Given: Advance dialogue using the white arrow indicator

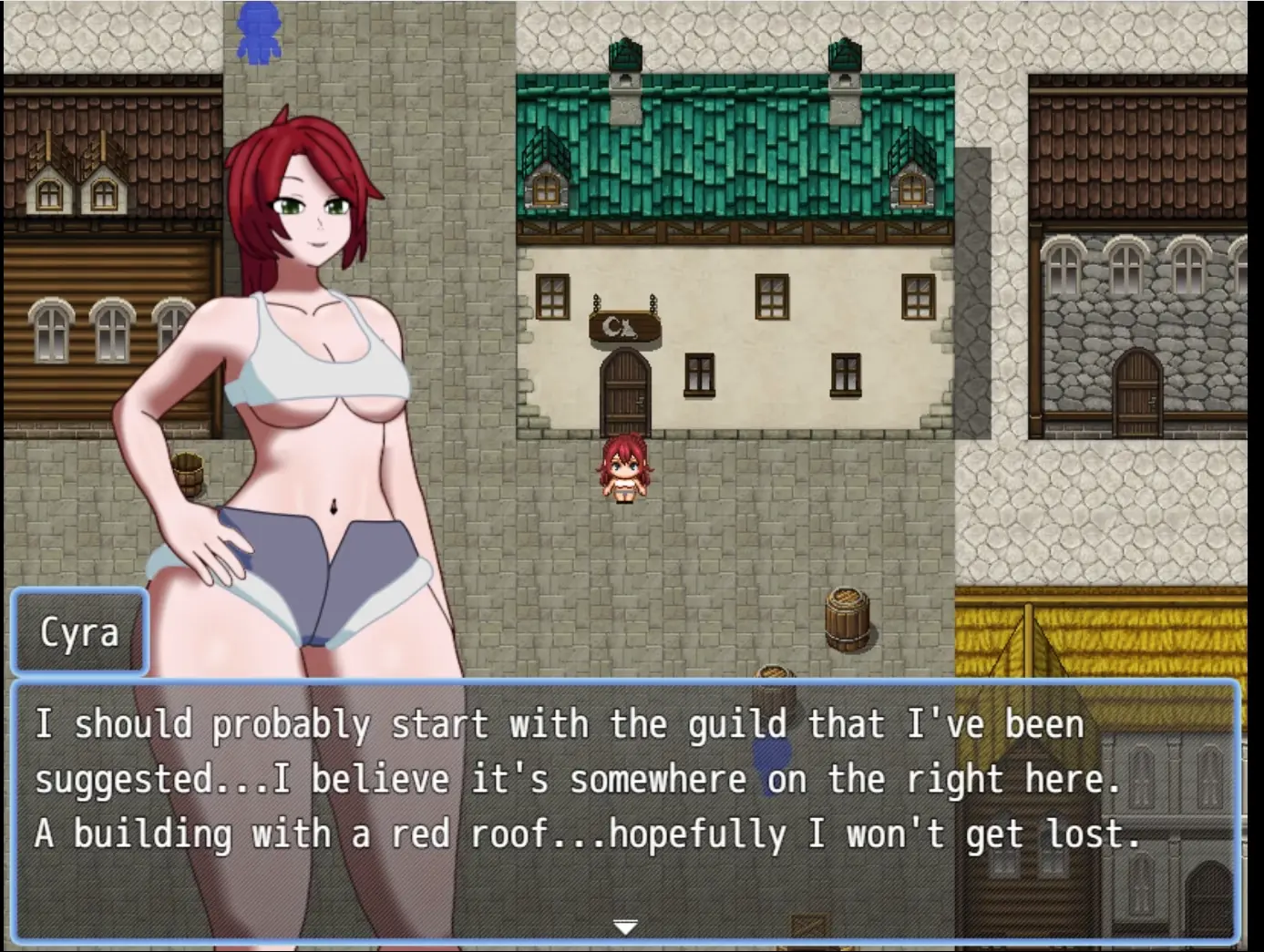Looking at the screenshot, I should [625, 927].
